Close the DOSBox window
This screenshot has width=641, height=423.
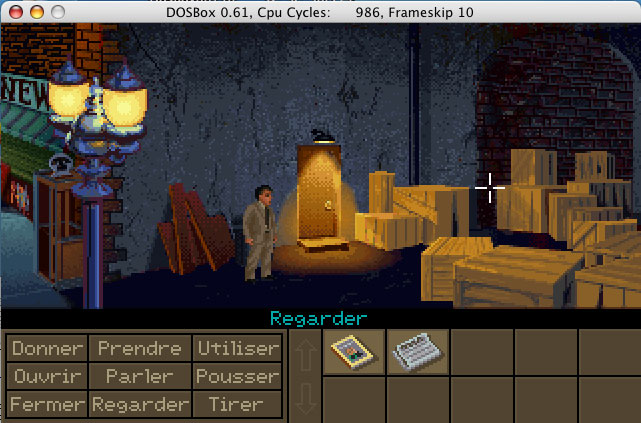coord(13,11)
